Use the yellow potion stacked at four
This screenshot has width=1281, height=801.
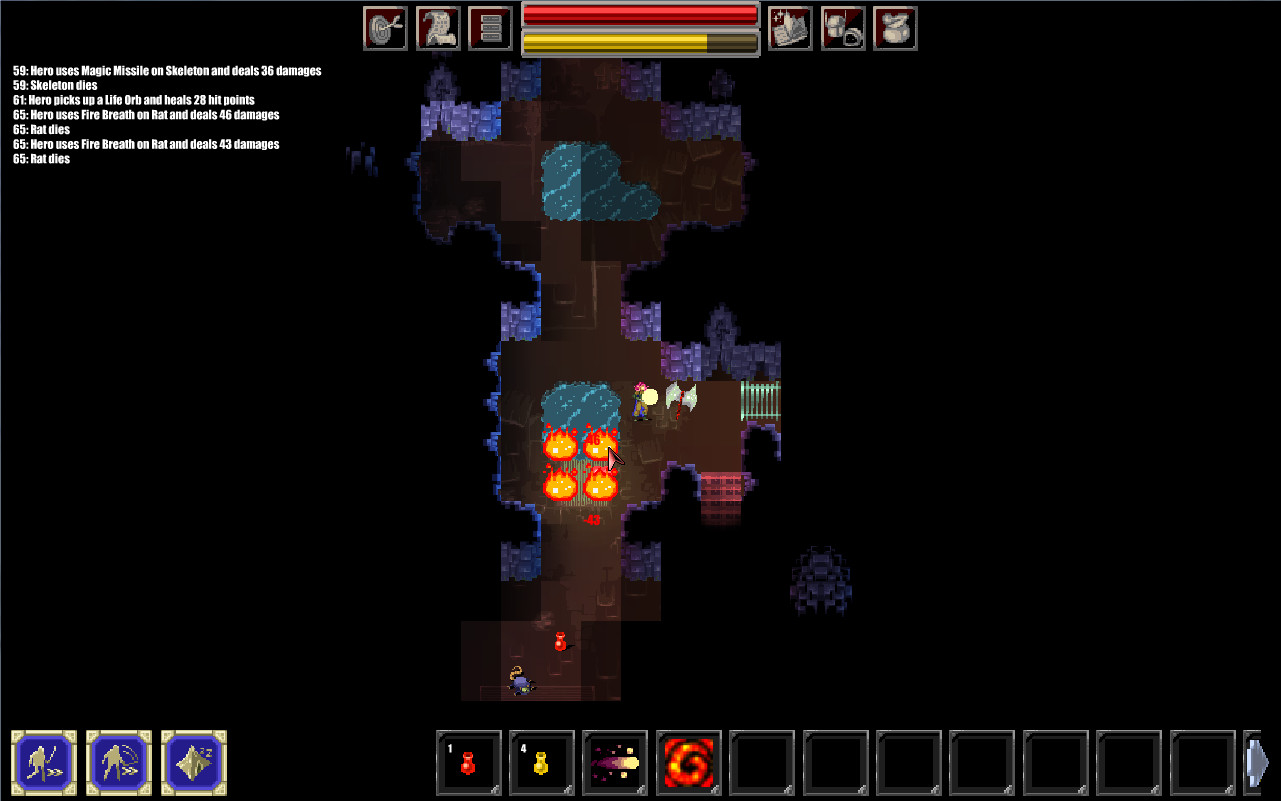click(541, 762)
